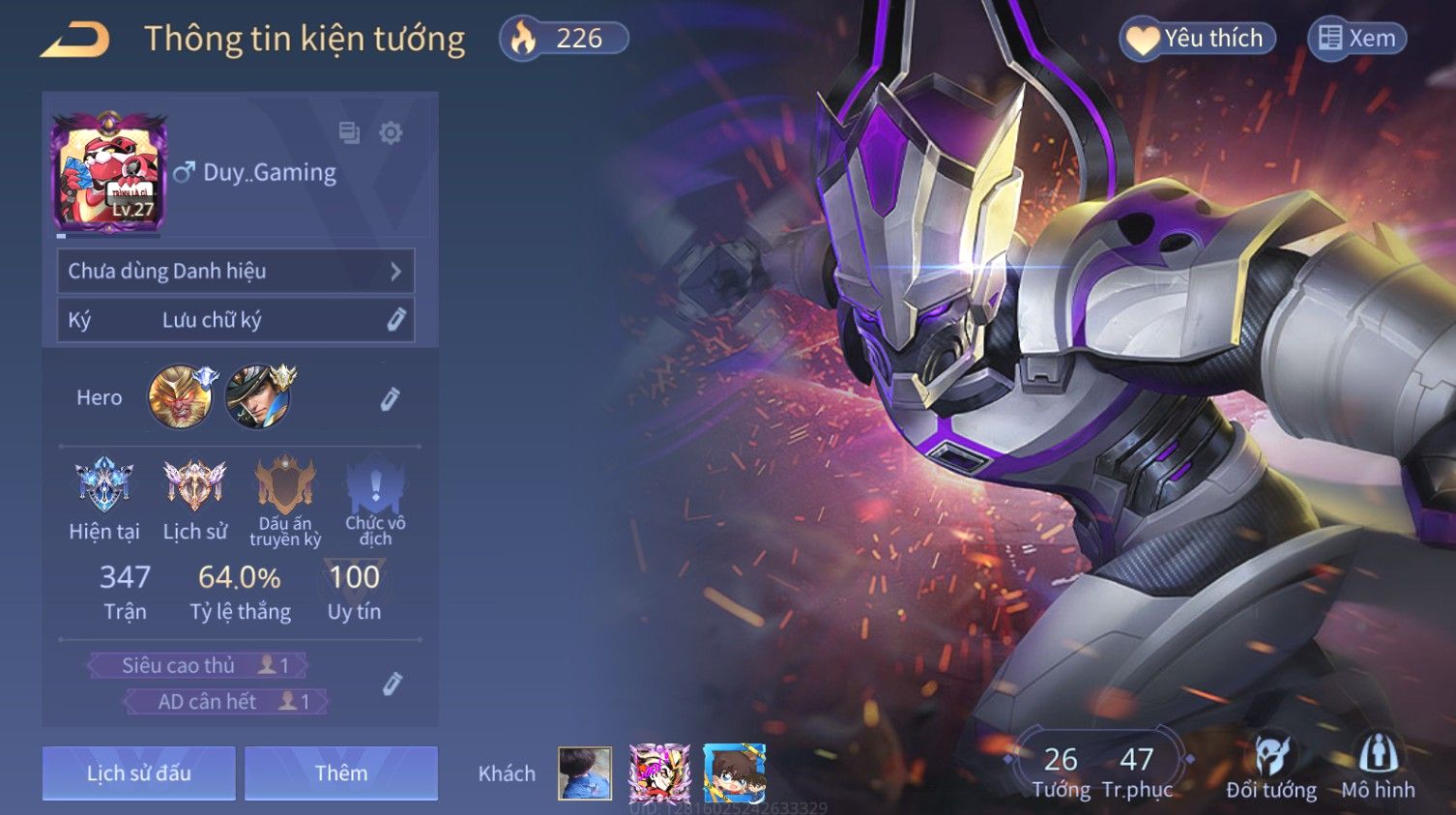Open the Mô hình model viewer
Screen dimensions: 1456x815
click(1378, 768)
